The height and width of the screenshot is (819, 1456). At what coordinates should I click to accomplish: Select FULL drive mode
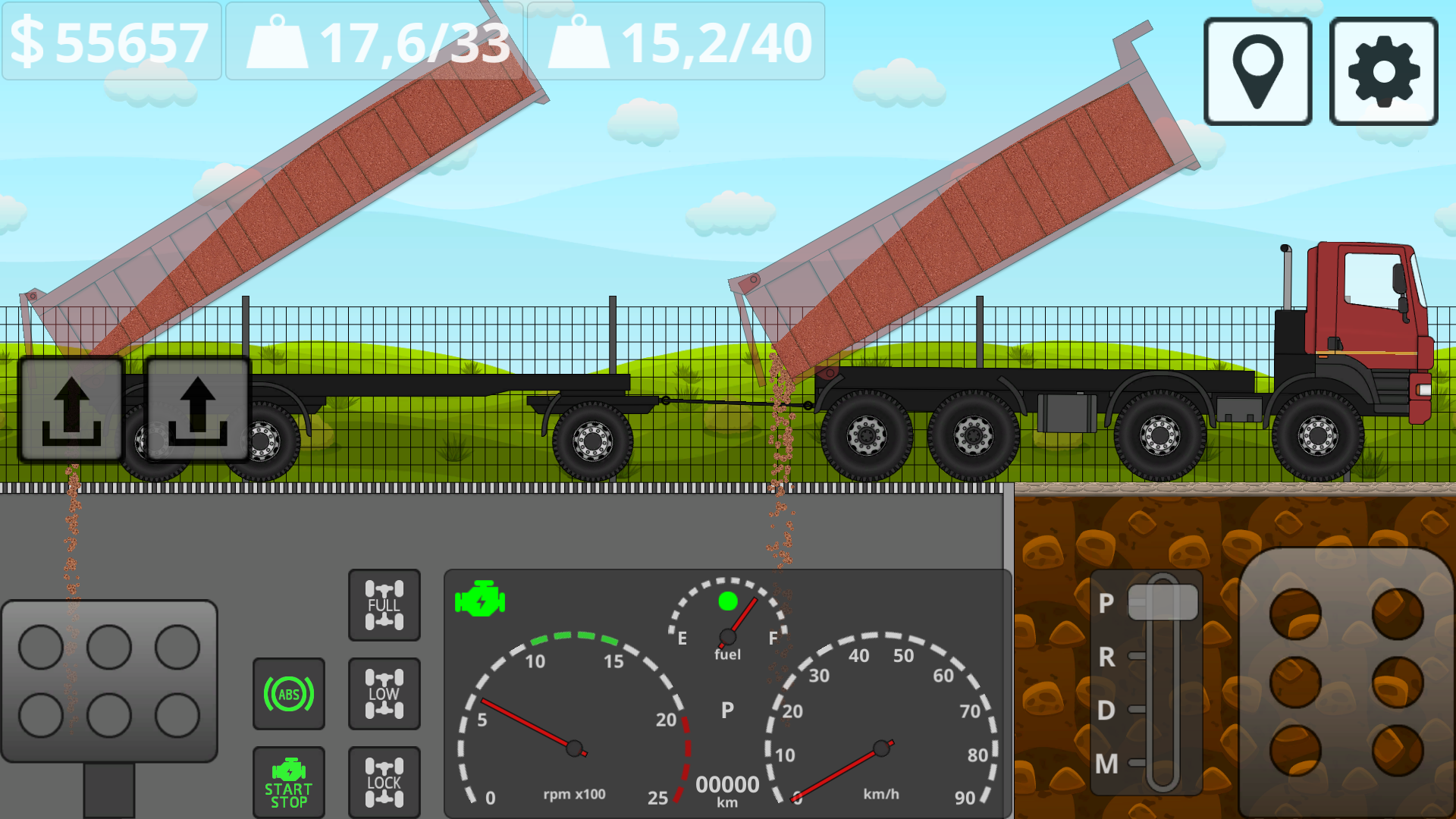pyautogui.click(x=384, y=604)
